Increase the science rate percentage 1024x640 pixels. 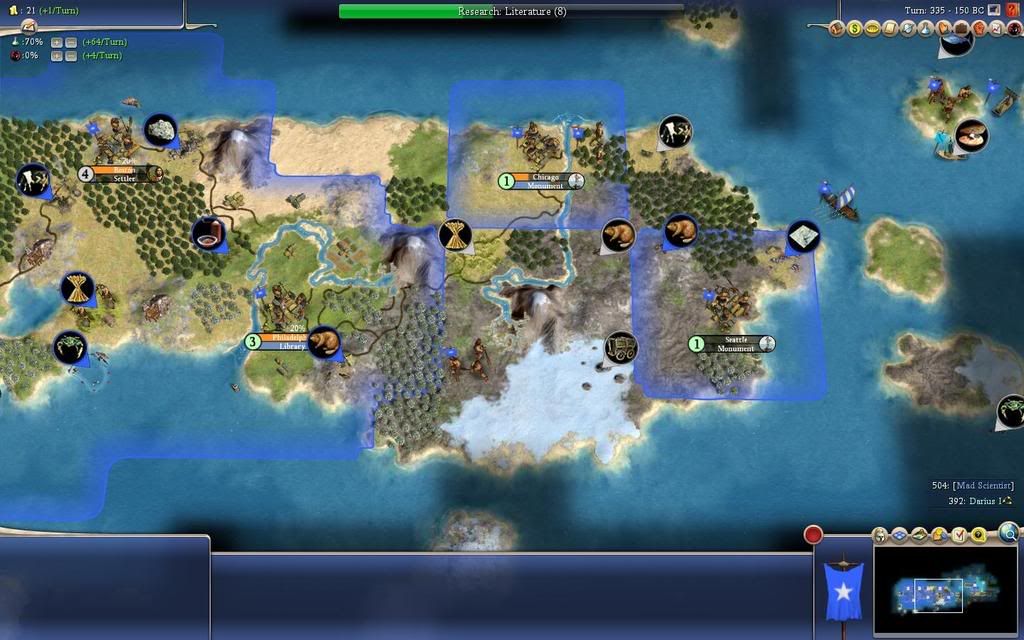pyautogui.click(x=56, y=42)
